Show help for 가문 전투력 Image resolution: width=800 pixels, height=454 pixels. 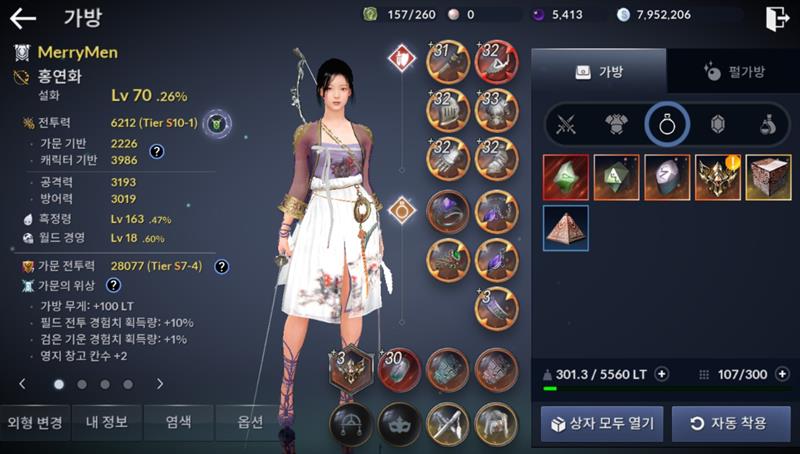[222, 267]
